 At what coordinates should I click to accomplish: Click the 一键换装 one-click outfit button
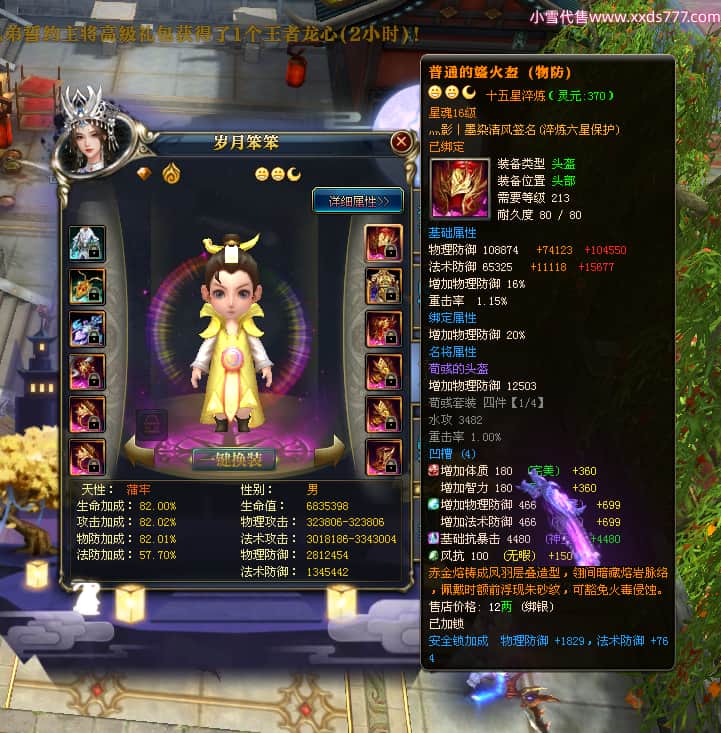point(233,459)
